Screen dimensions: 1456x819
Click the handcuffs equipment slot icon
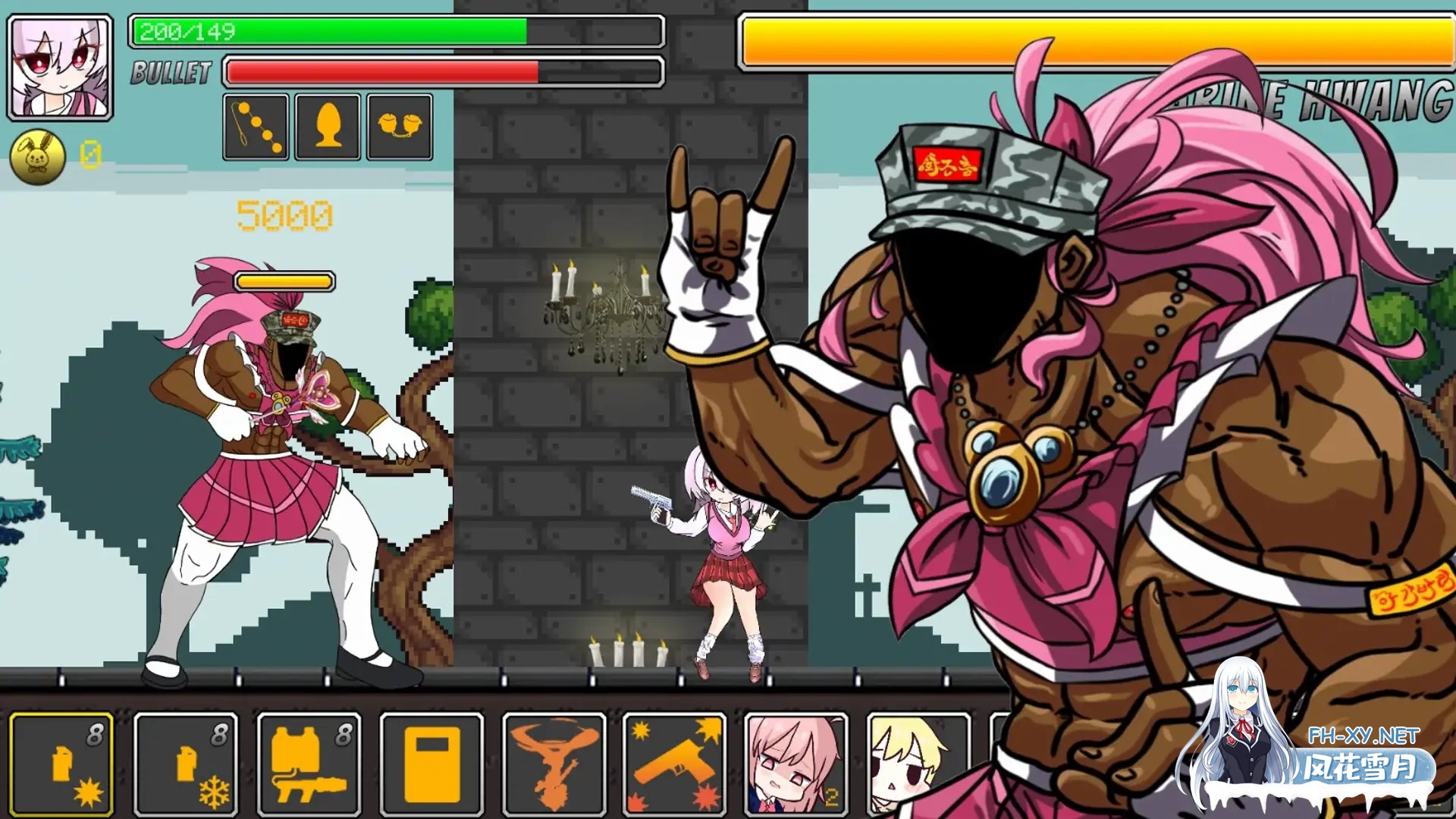tap(398, 127)
